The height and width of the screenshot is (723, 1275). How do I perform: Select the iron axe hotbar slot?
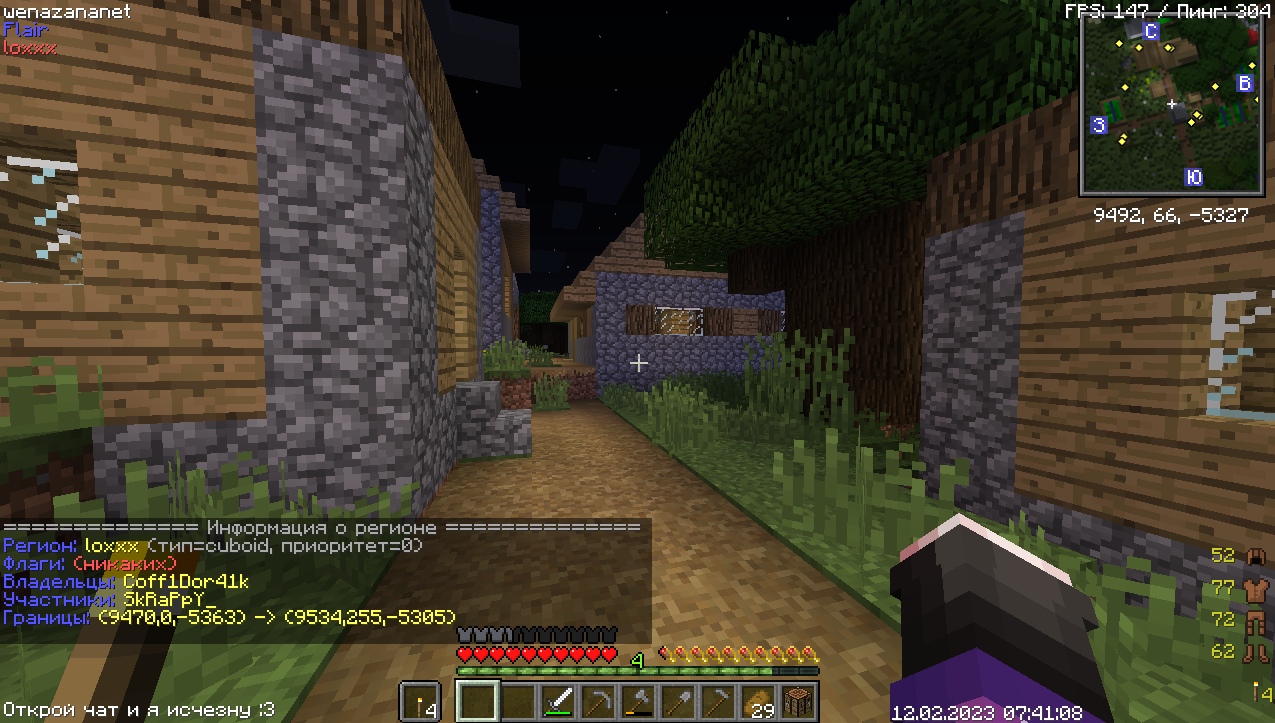pyautogui.click(x=638, y=701)
